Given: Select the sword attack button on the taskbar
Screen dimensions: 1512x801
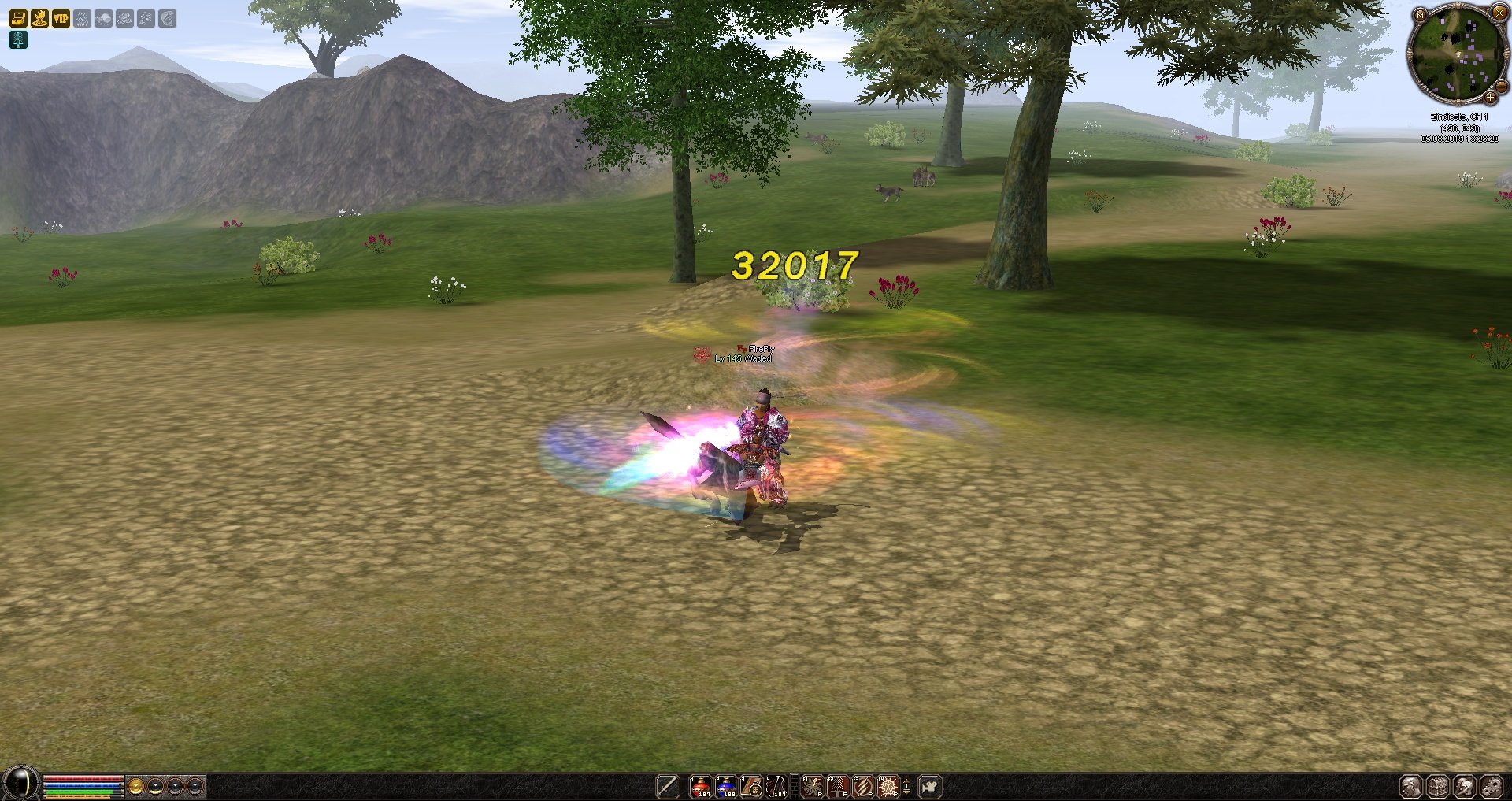Looking at the screenshot, I should pos(668,786).
